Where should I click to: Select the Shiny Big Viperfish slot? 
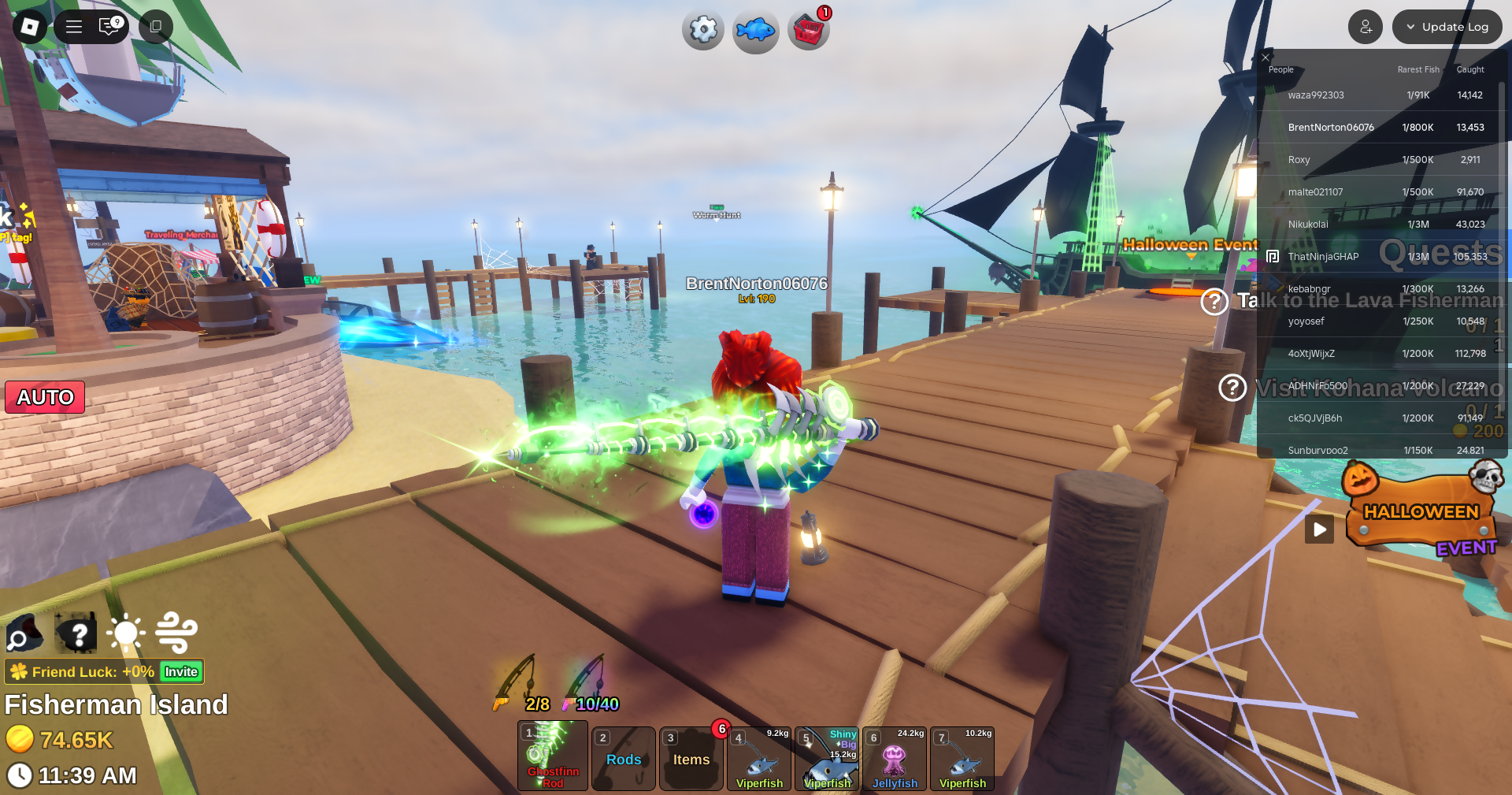coord(827,759)
